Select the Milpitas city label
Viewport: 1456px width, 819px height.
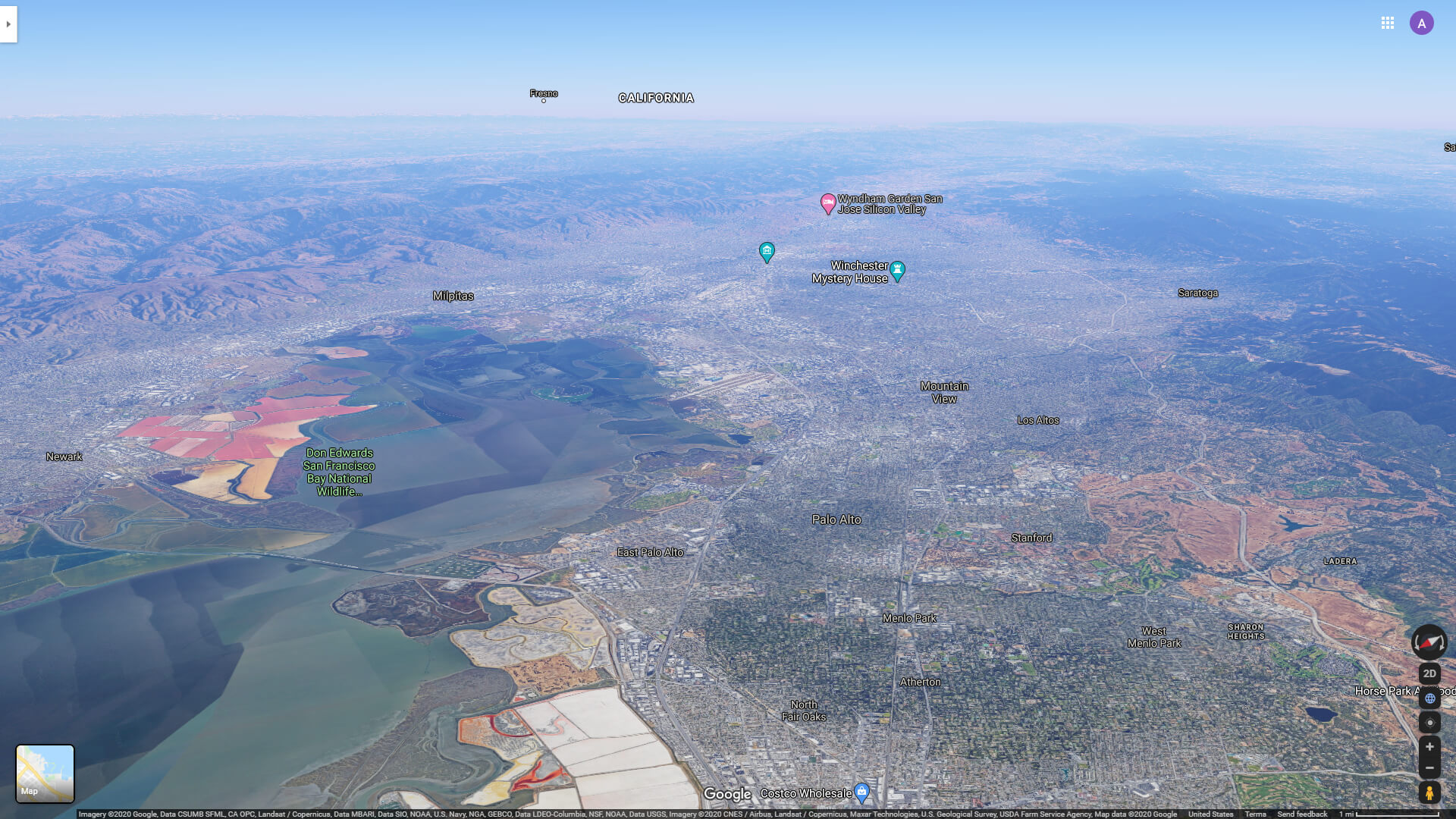[453, 297]
